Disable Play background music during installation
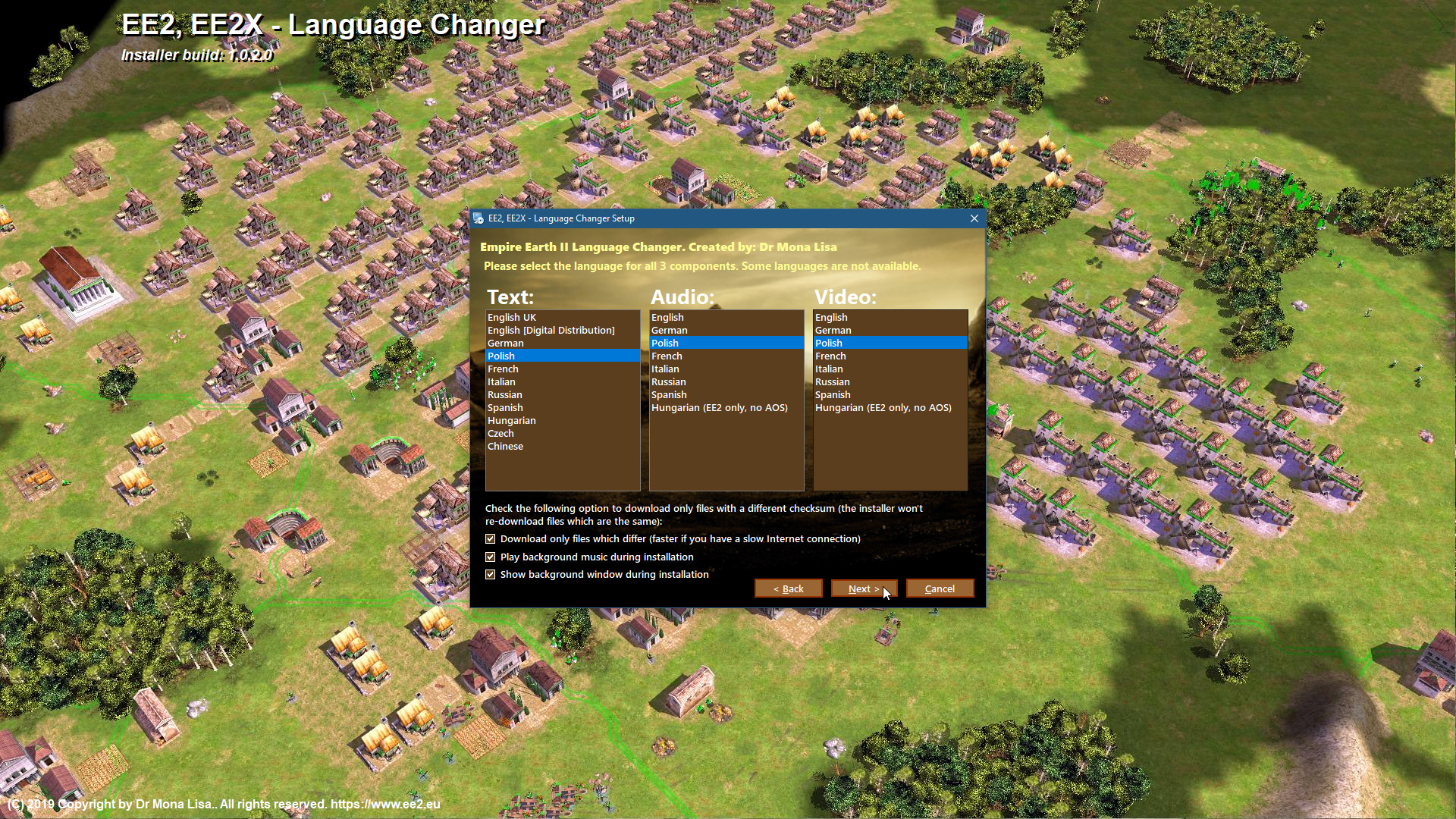This screenshot has height=819, width=1456. click(x=491, y=557)
